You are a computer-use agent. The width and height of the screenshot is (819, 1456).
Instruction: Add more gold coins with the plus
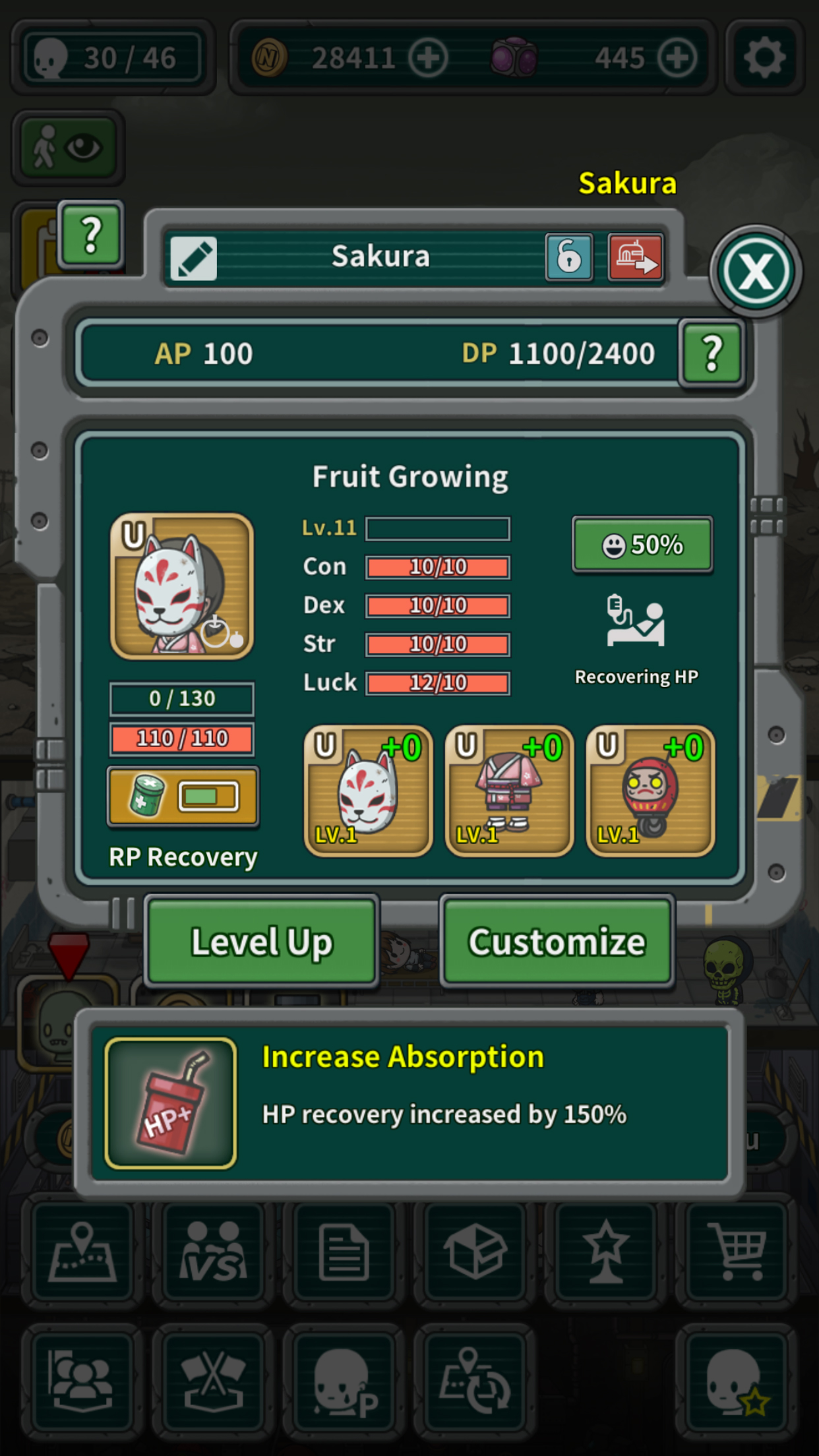[428, 58]
